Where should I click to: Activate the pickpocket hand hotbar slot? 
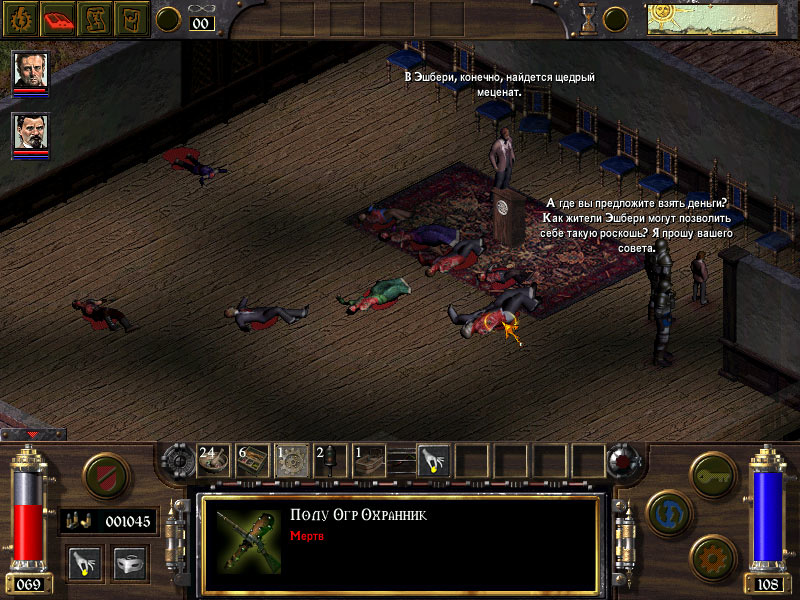tap(433, 459)
